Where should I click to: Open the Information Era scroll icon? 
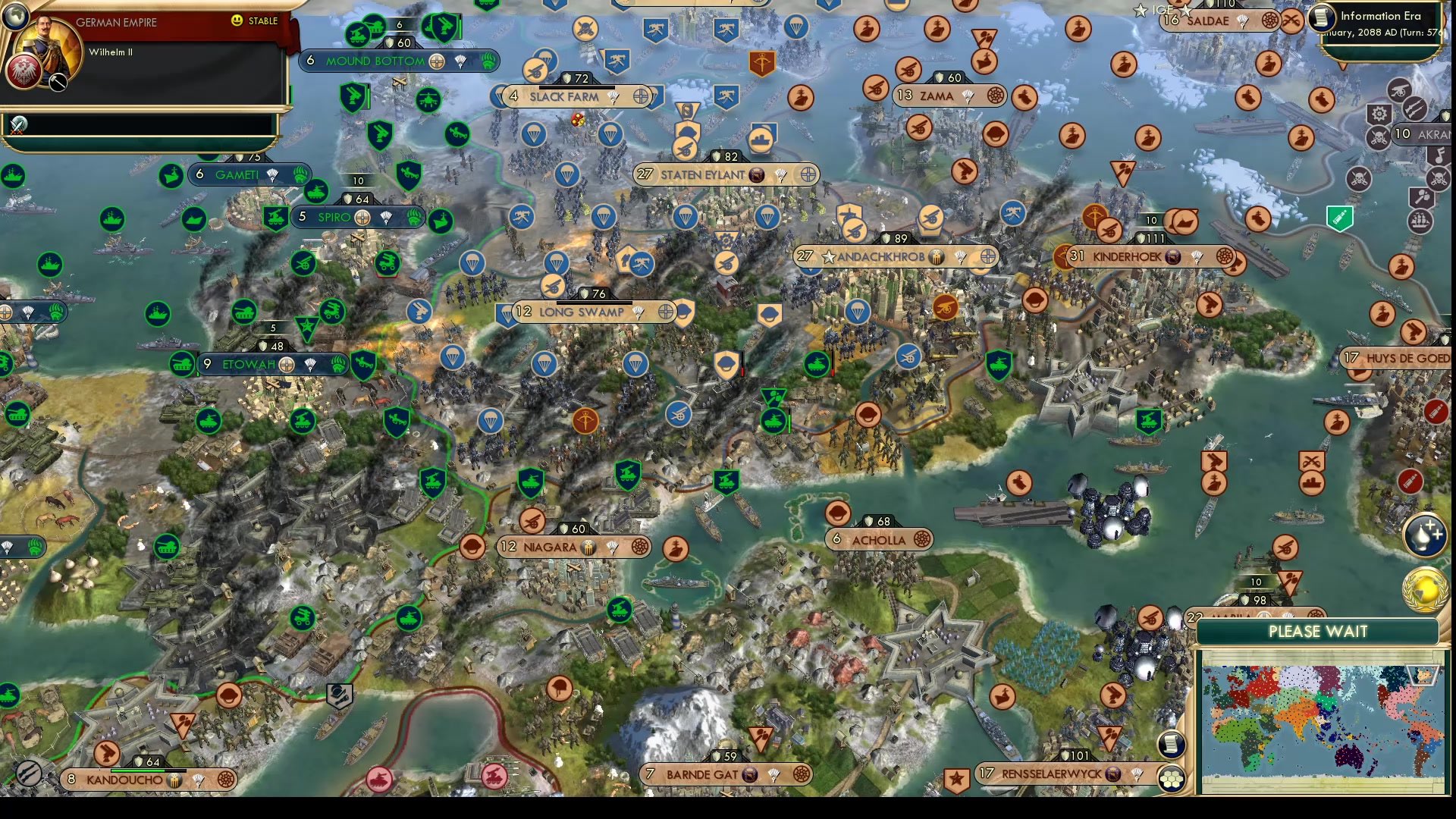pos(1321,18)
